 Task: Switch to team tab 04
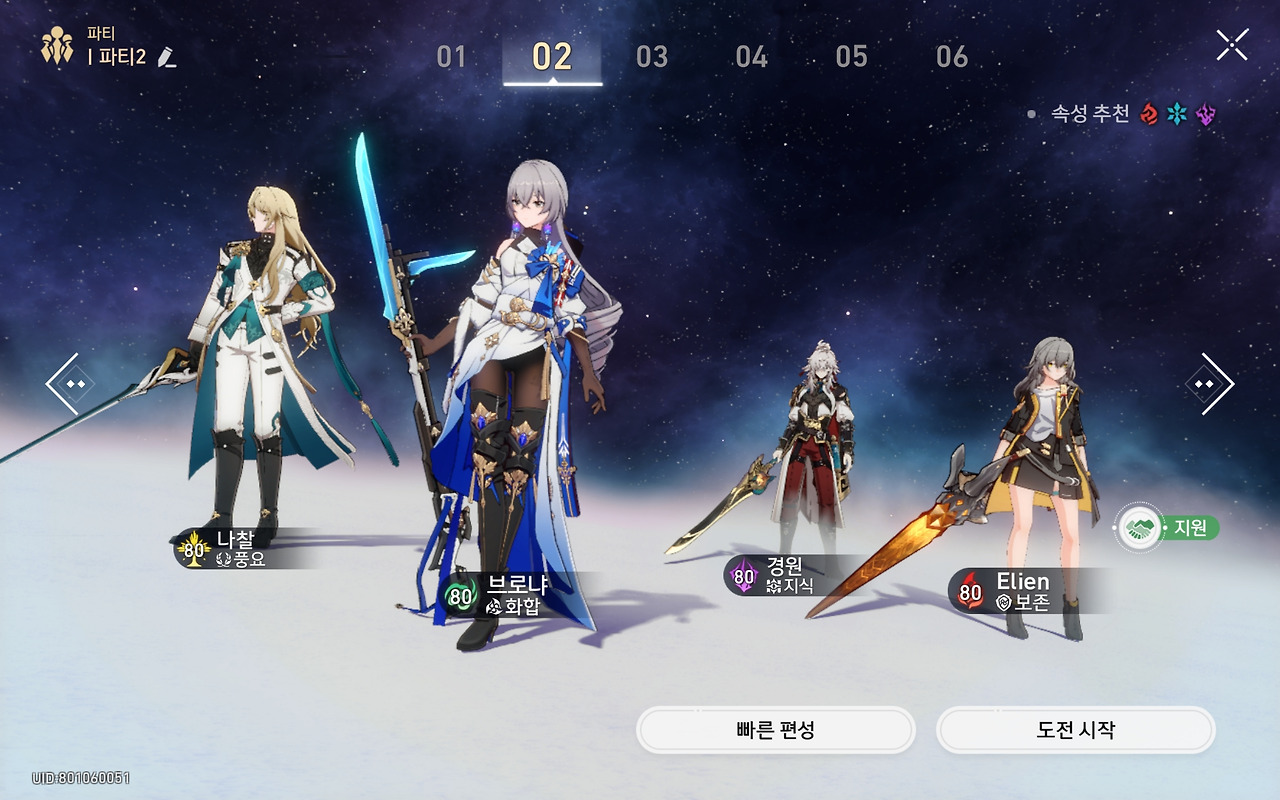pos(752,57)
